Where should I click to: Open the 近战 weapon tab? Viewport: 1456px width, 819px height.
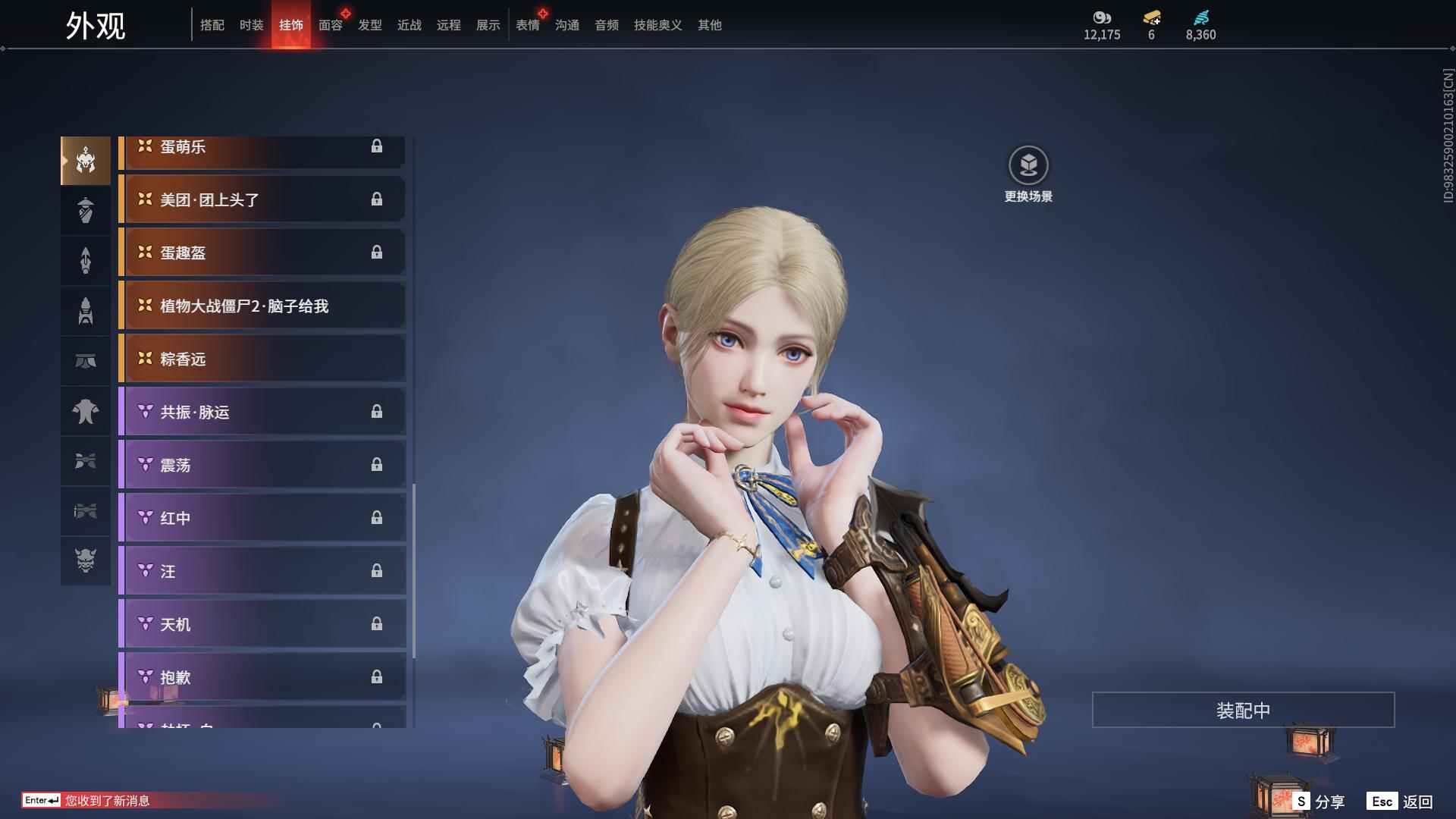(x=409, y=25)
